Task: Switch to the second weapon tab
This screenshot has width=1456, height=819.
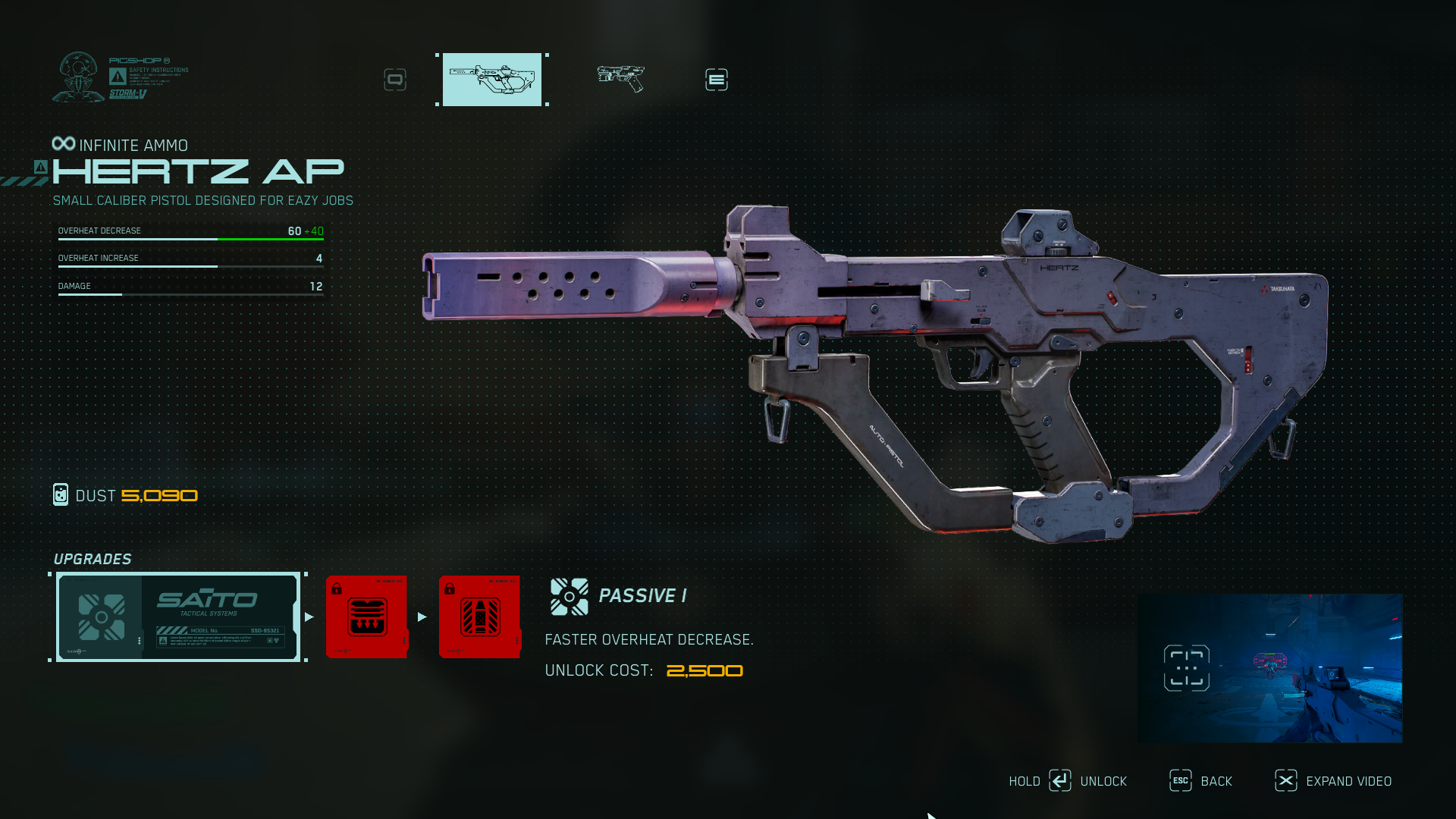Action: 620,78
